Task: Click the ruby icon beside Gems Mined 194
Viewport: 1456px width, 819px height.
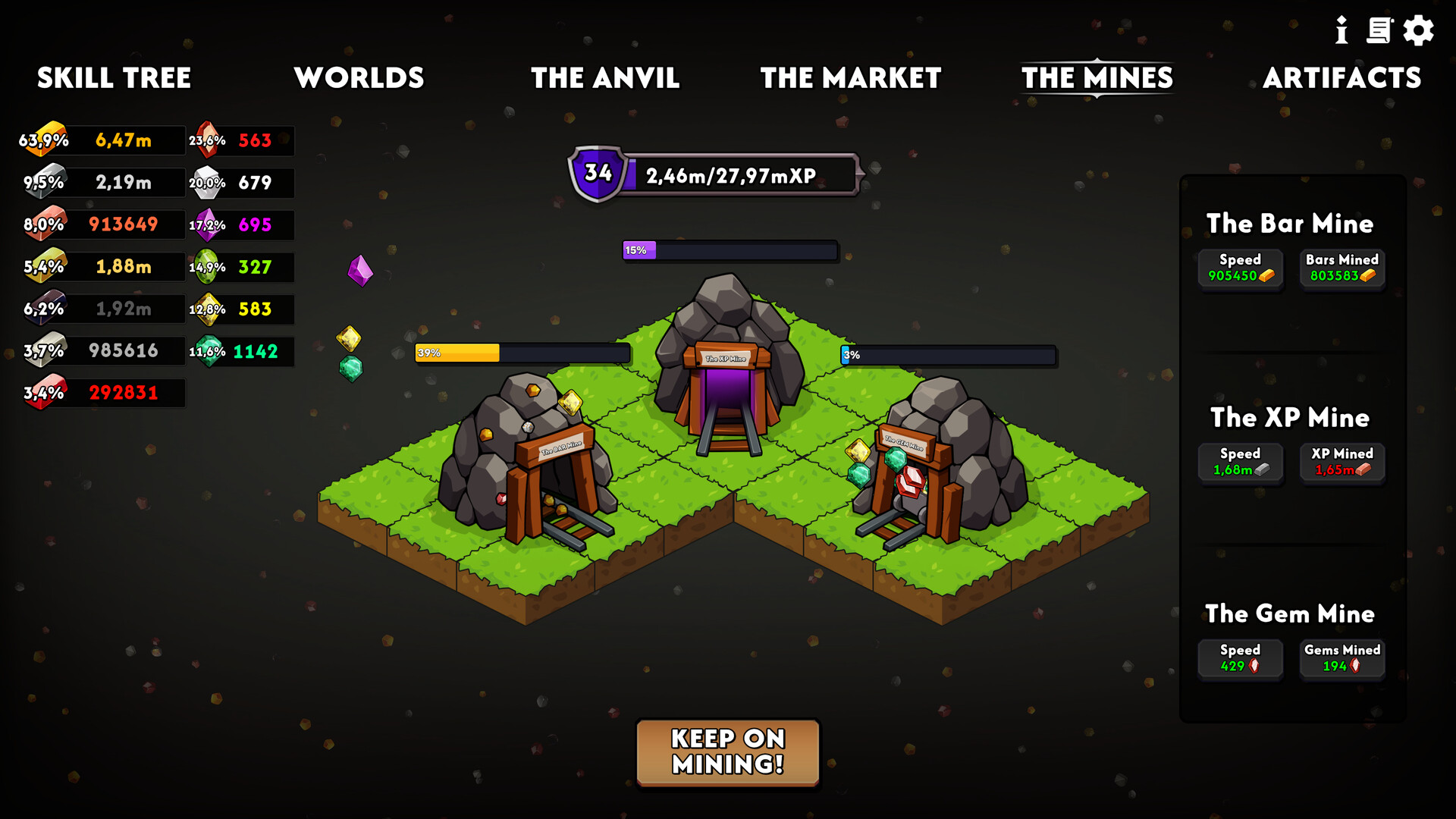Action: tap(1357, 664)
